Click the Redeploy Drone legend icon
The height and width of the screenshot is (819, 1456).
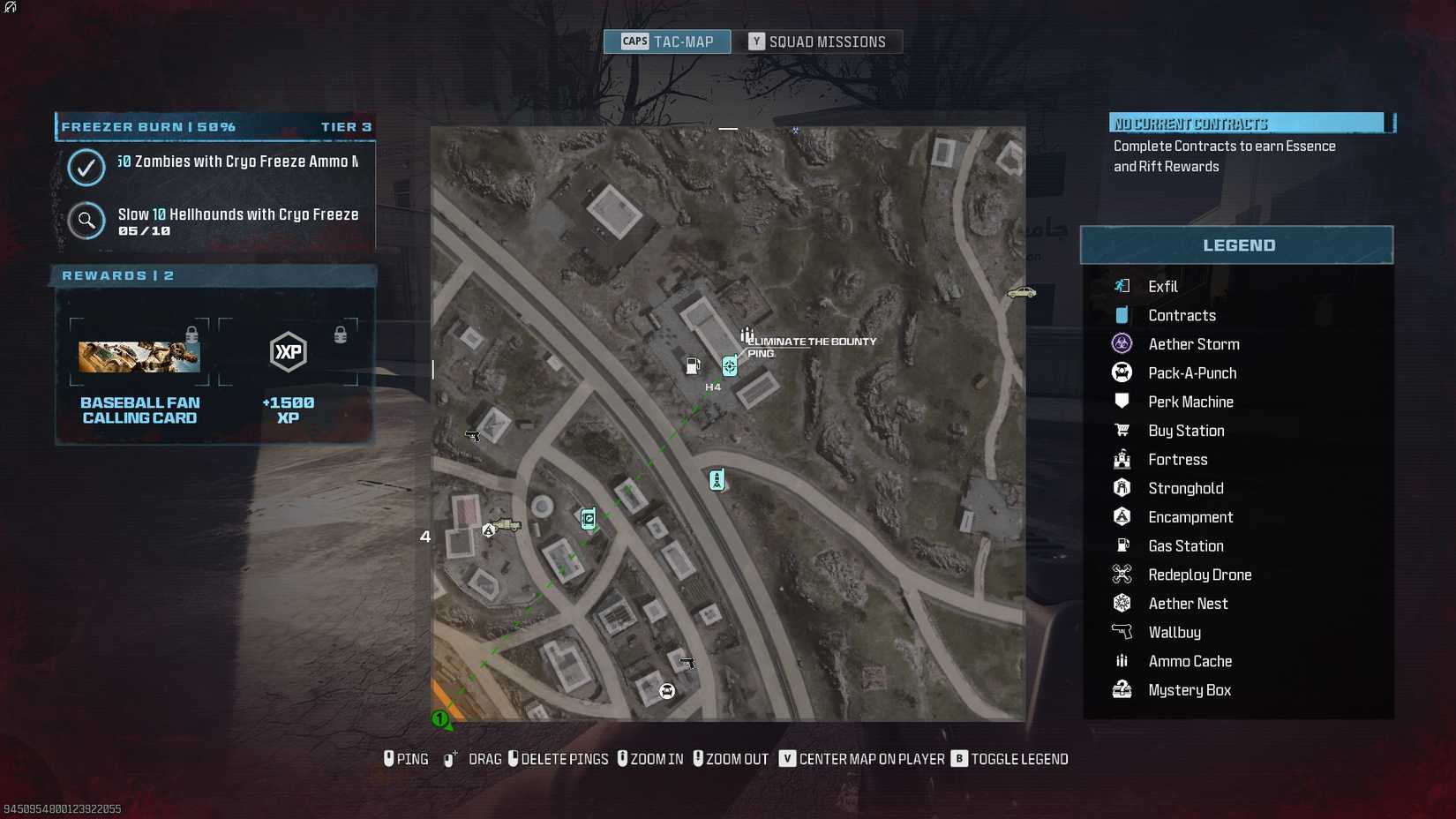[x=1121, y=574]
